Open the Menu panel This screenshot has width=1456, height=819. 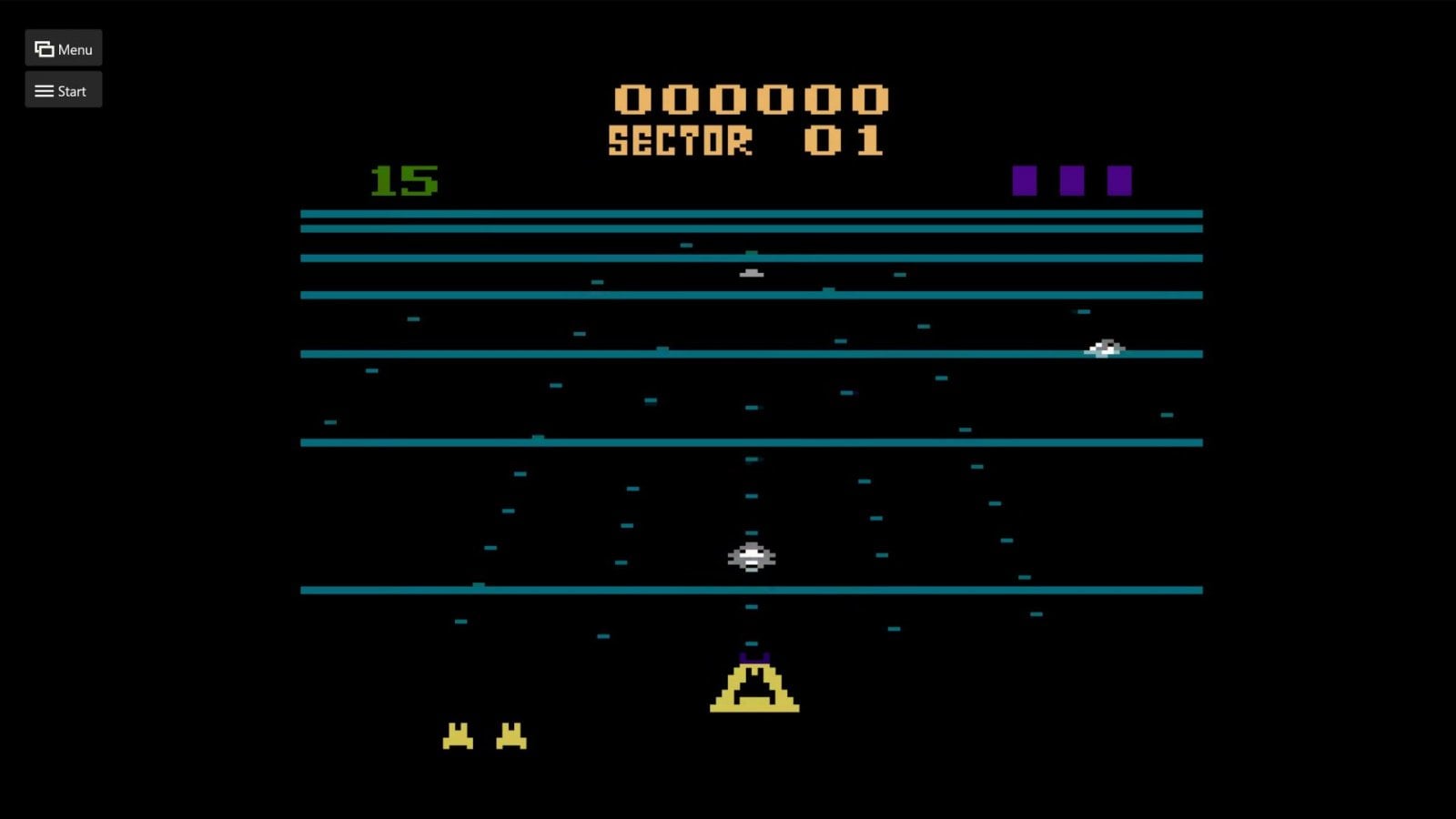click(63, 48)
